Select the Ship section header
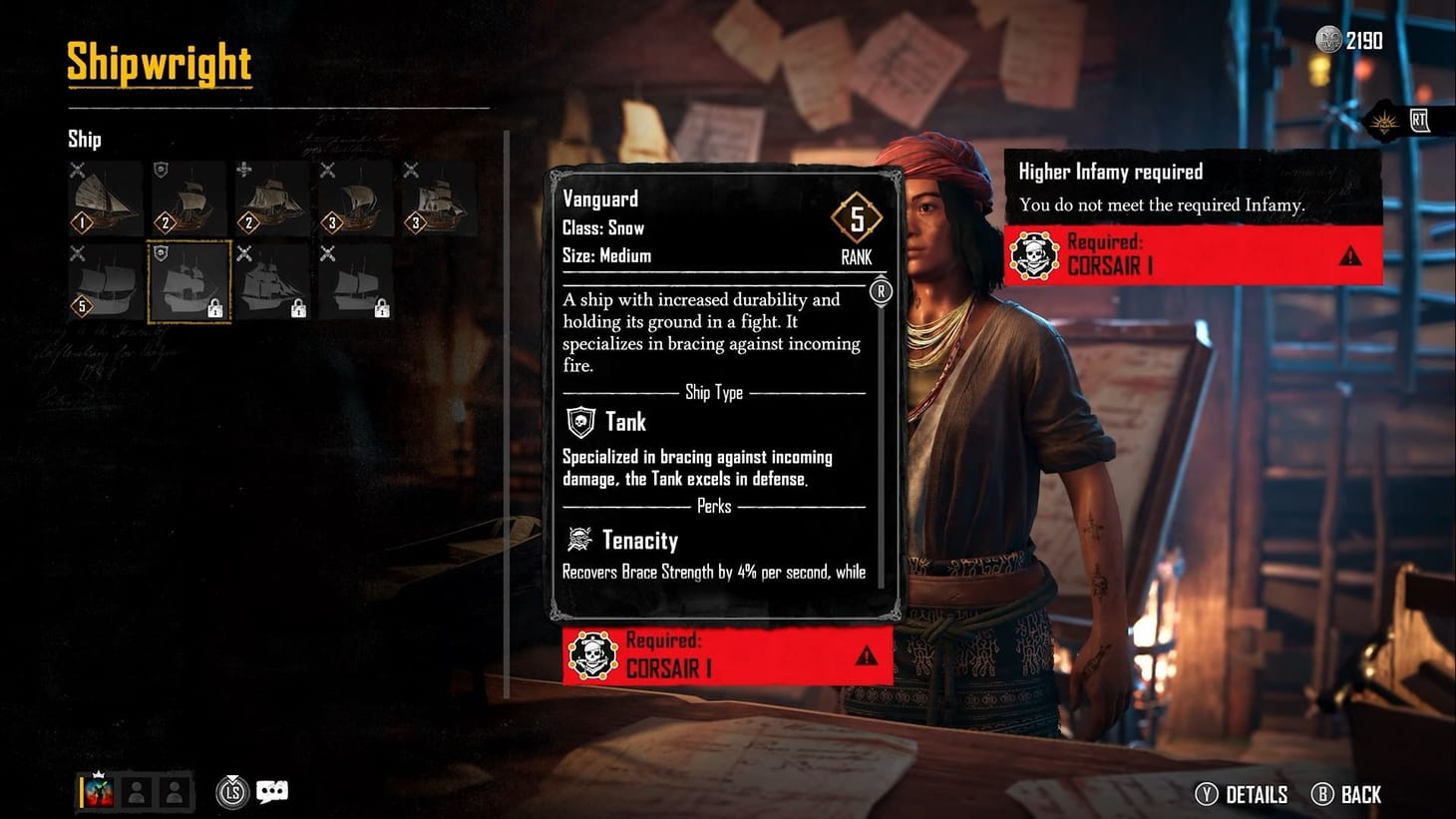This screenshot has width=1456, height=819. pyautogui.click(x=84, y=139)
